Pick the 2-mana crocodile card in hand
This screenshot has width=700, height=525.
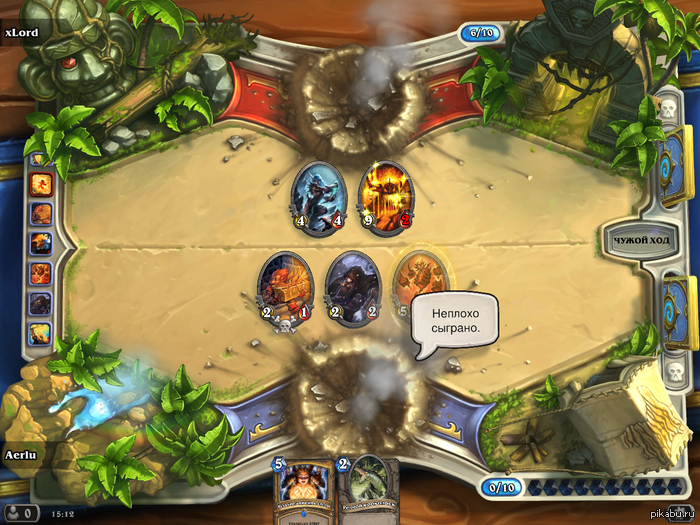(367, 491)
